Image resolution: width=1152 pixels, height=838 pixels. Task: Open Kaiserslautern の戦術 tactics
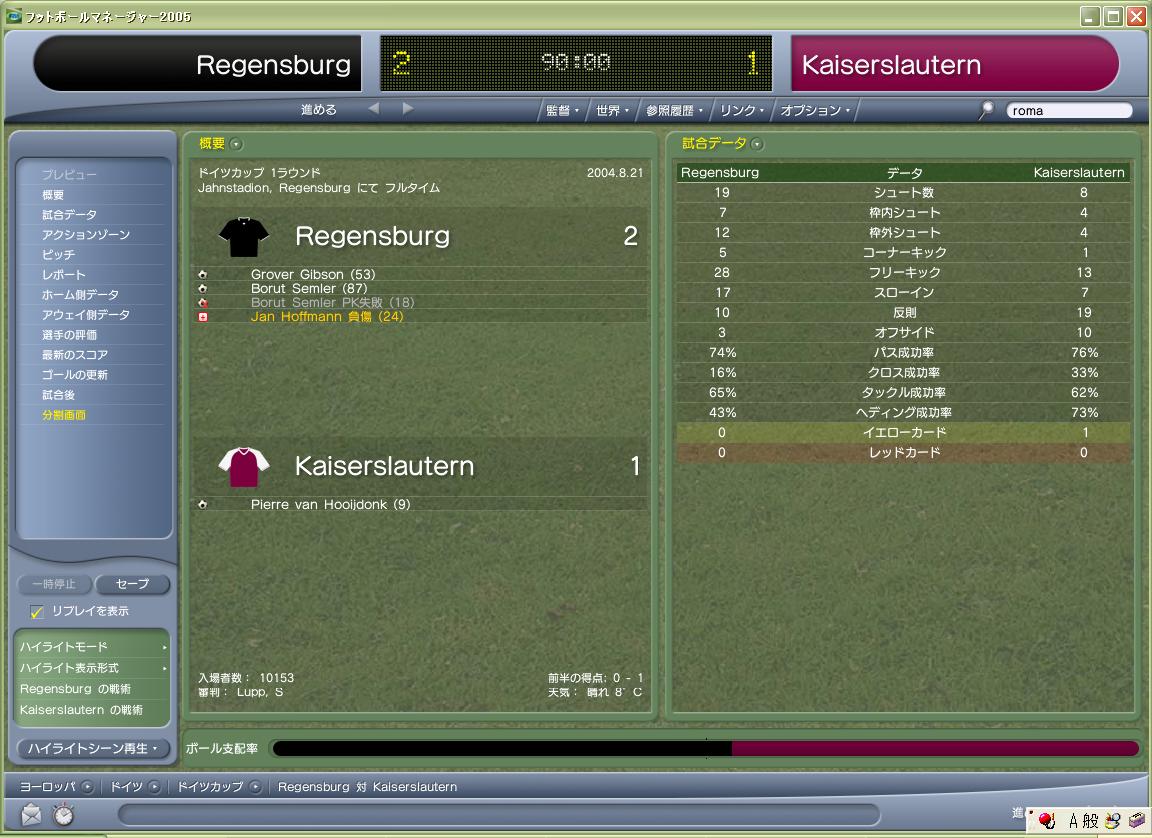[x=81, y=710]
